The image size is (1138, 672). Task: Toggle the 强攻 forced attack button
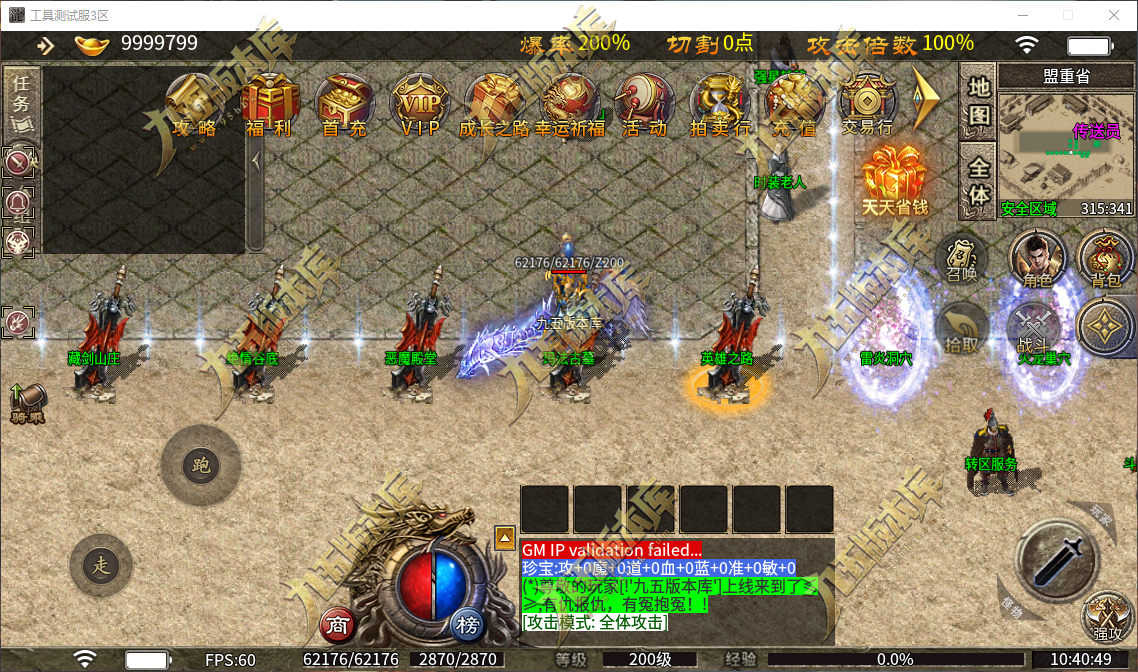1108,617
